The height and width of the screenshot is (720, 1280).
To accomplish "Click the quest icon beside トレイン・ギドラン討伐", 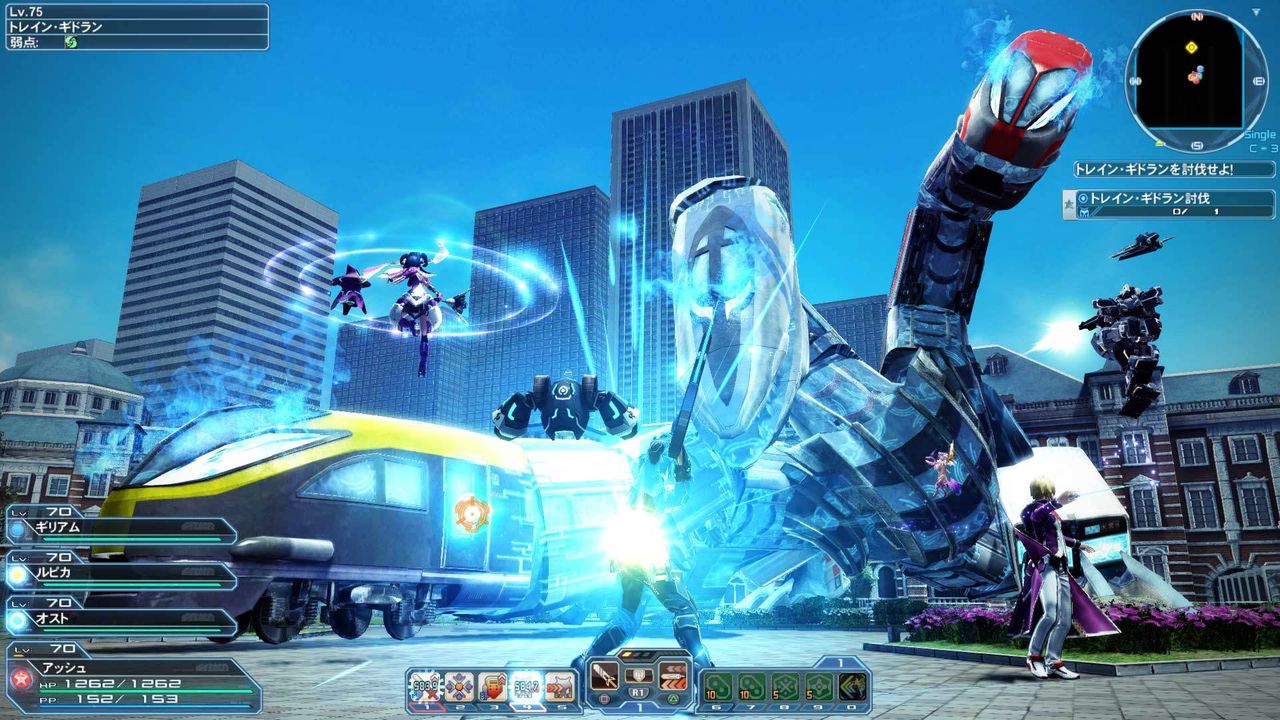I will (x=1082, y=198).
